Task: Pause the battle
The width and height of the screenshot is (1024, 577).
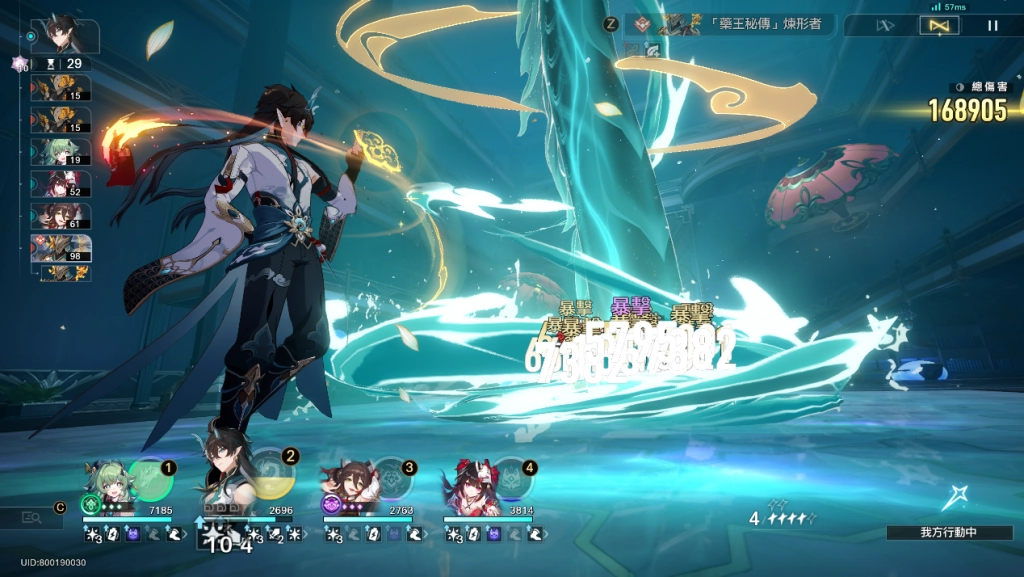Action: pyautogui.click(x=992, y=25)
